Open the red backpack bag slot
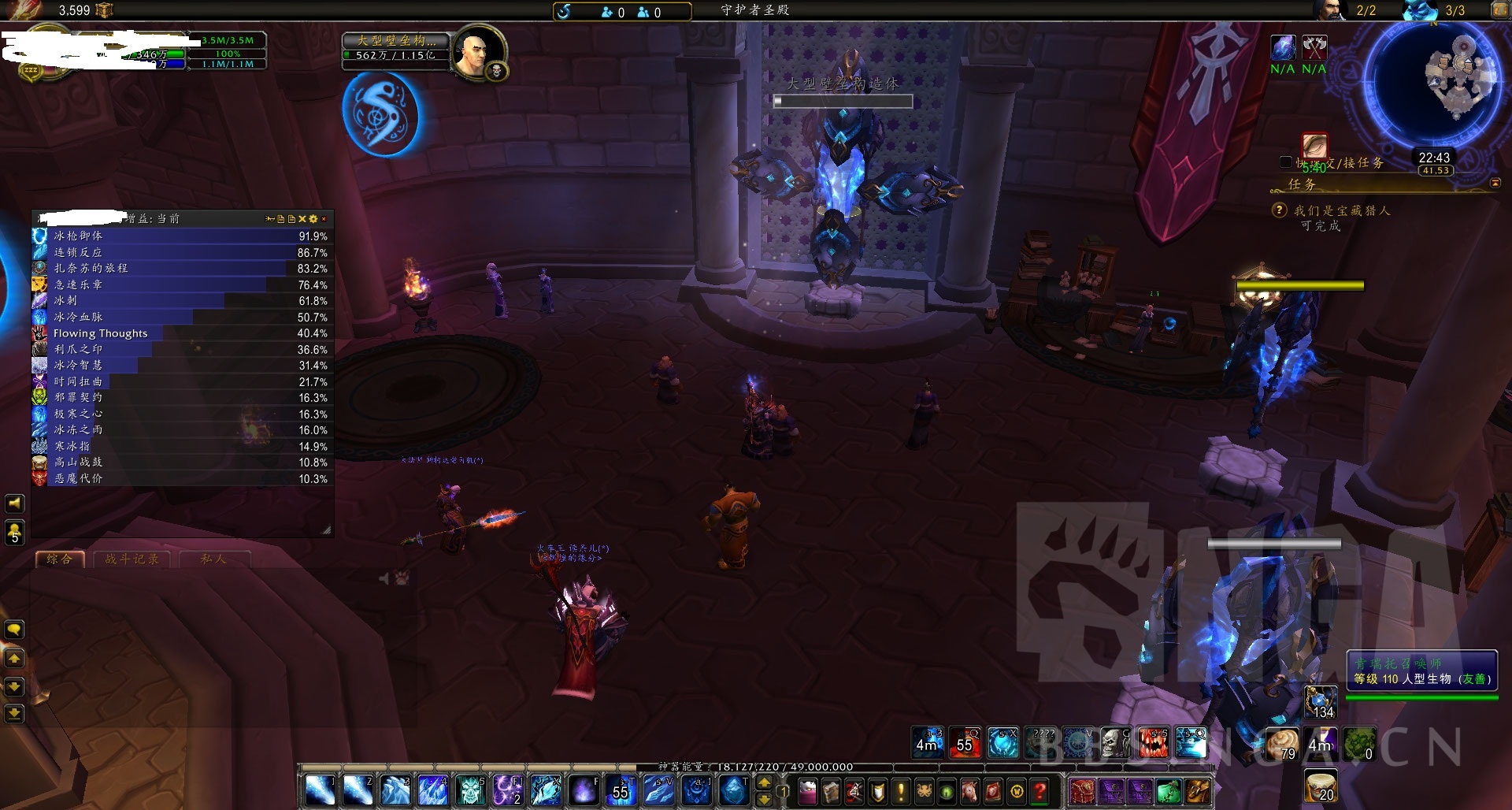This screenshot has height=810, width=1512. [1082, 790]
